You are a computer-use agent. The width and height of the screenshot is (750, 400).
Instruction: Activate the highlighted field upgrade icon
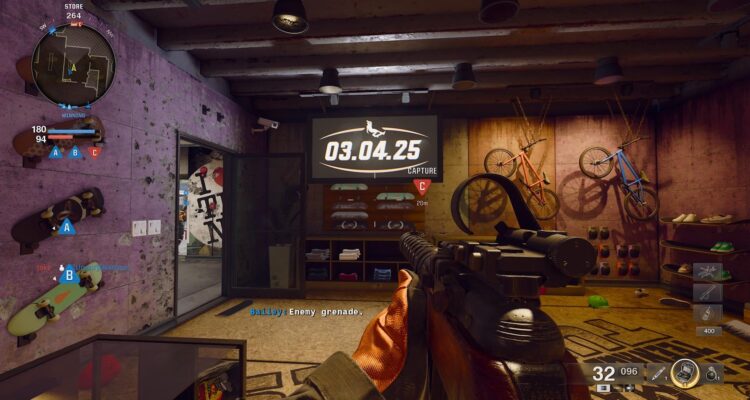coord(685,372)
